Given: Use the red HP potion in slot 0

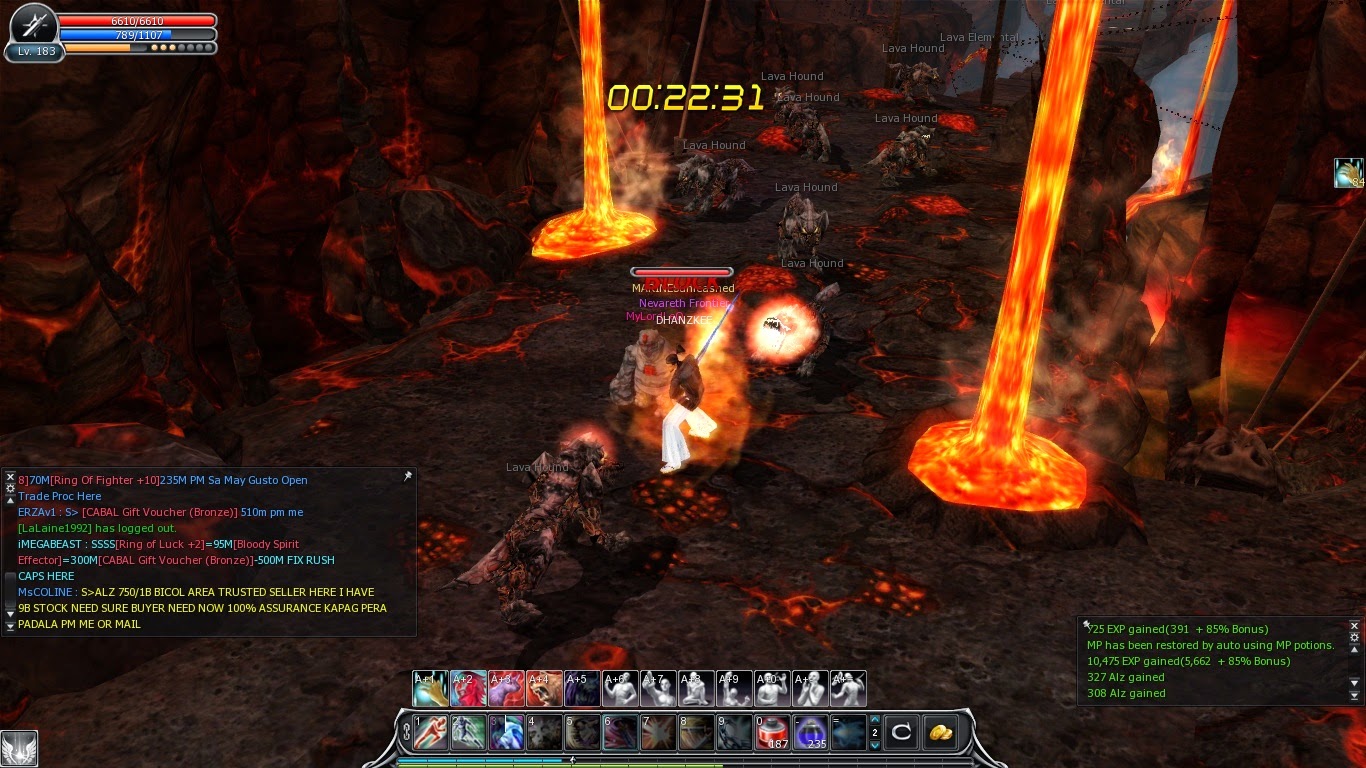Looking at the screenshot, I should pyautogui.click(x=772, y=732).
